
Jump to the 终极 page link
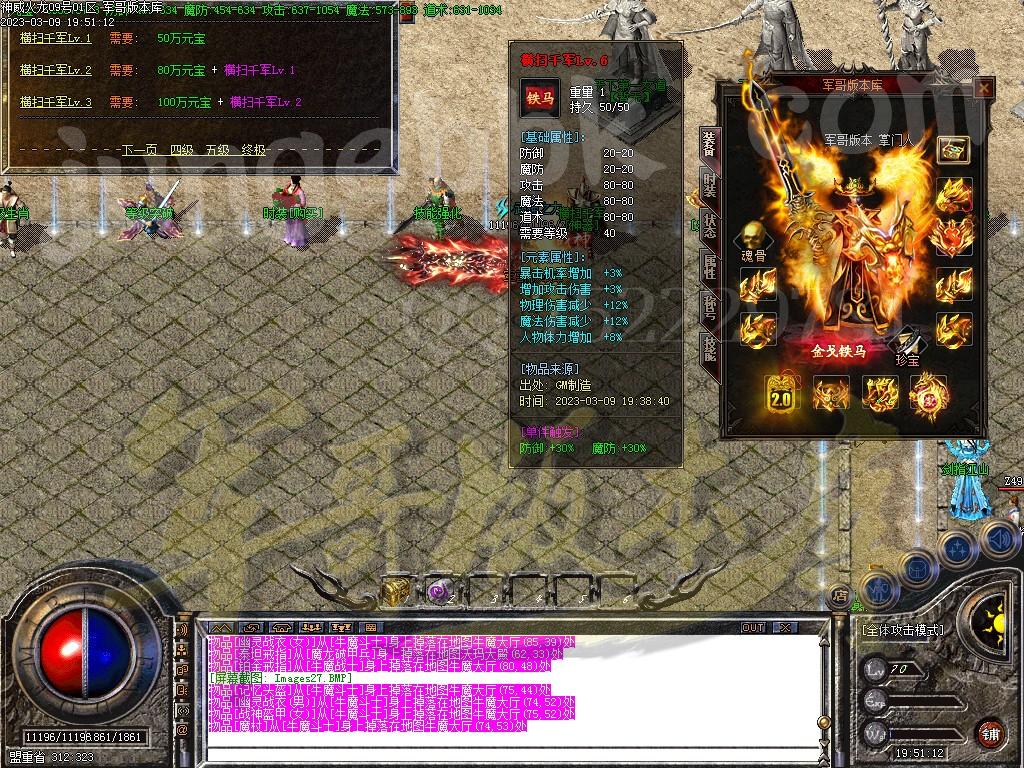(x=254, y=150)
